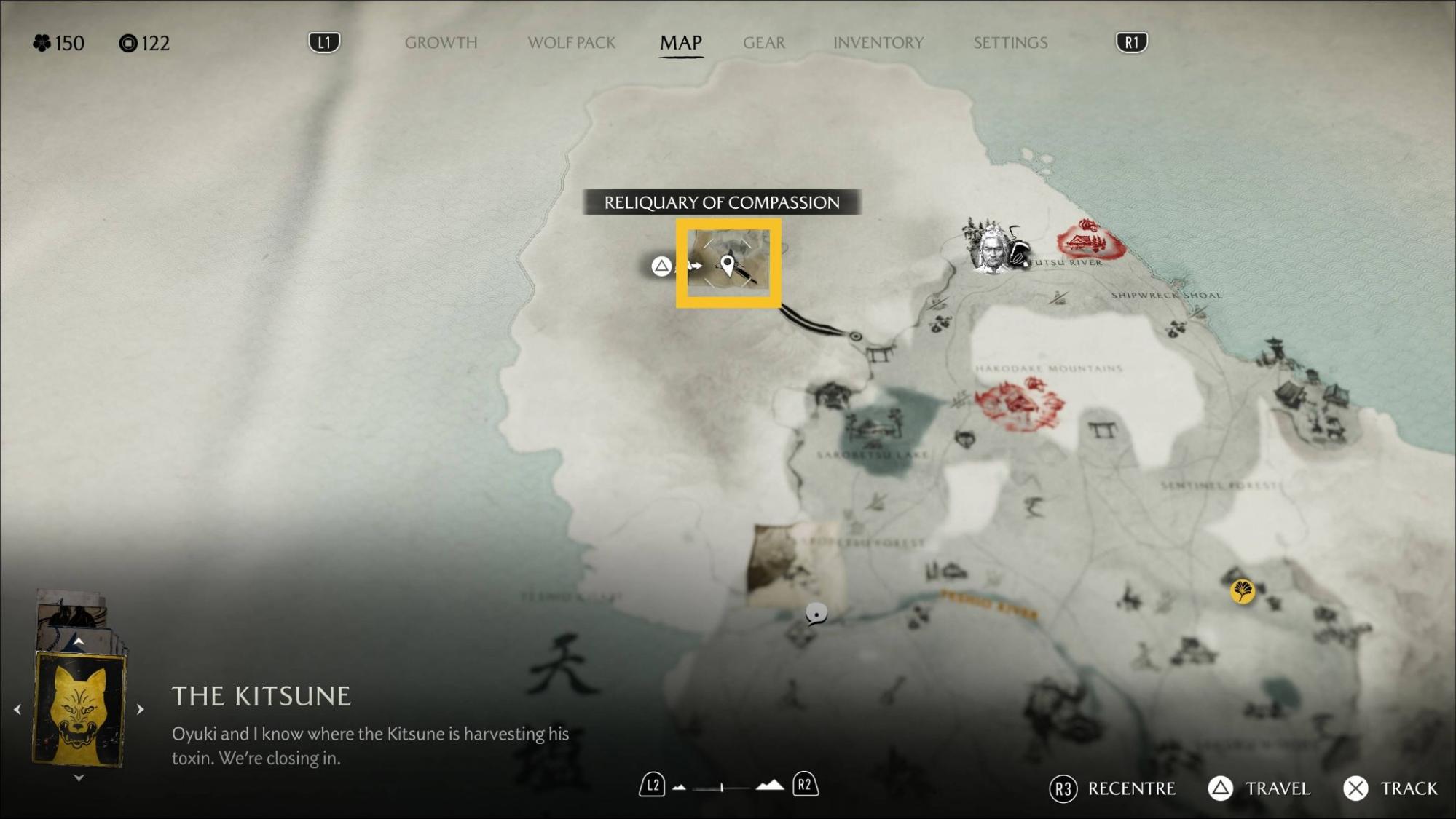
Task: Select the Reliquary of Compassion map pin
Action: click(x=728, y=265)
